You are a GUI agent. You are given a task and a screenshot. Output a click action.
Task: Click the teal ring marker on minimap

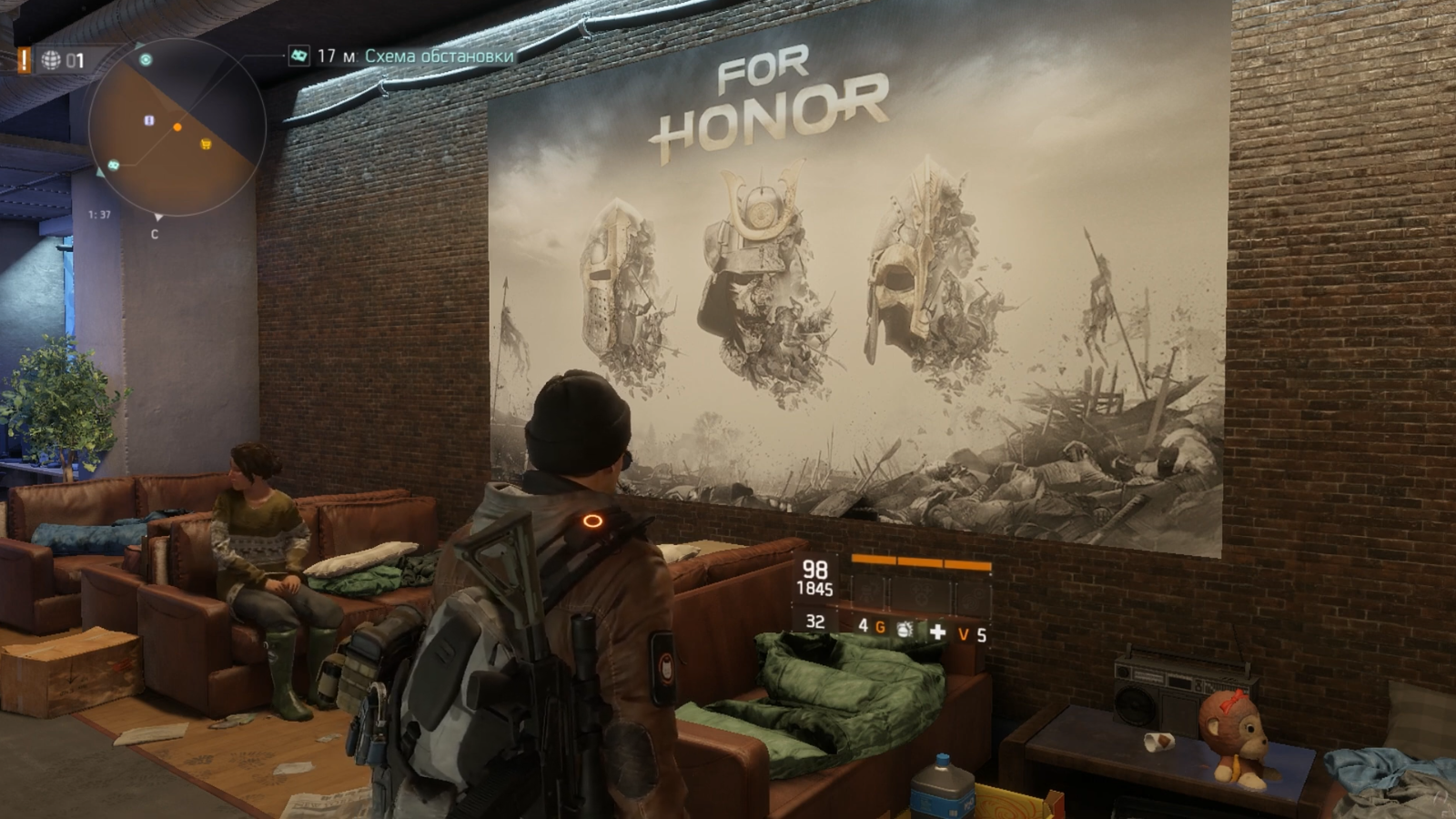[146, 60]
